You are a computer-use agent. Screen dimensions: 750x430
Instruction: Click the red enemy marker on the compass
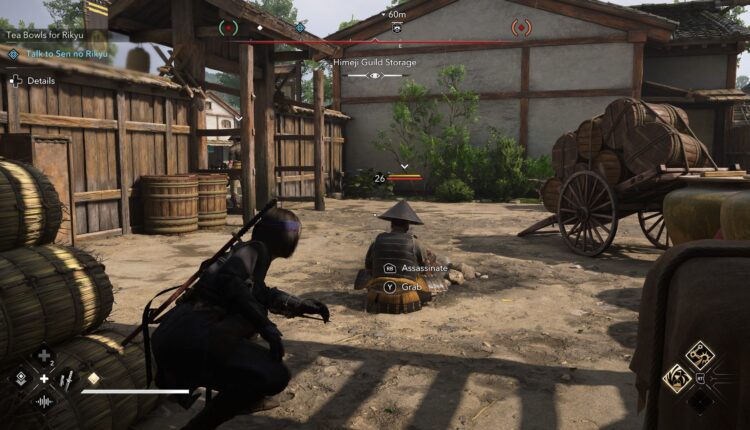tap(521, 27)
